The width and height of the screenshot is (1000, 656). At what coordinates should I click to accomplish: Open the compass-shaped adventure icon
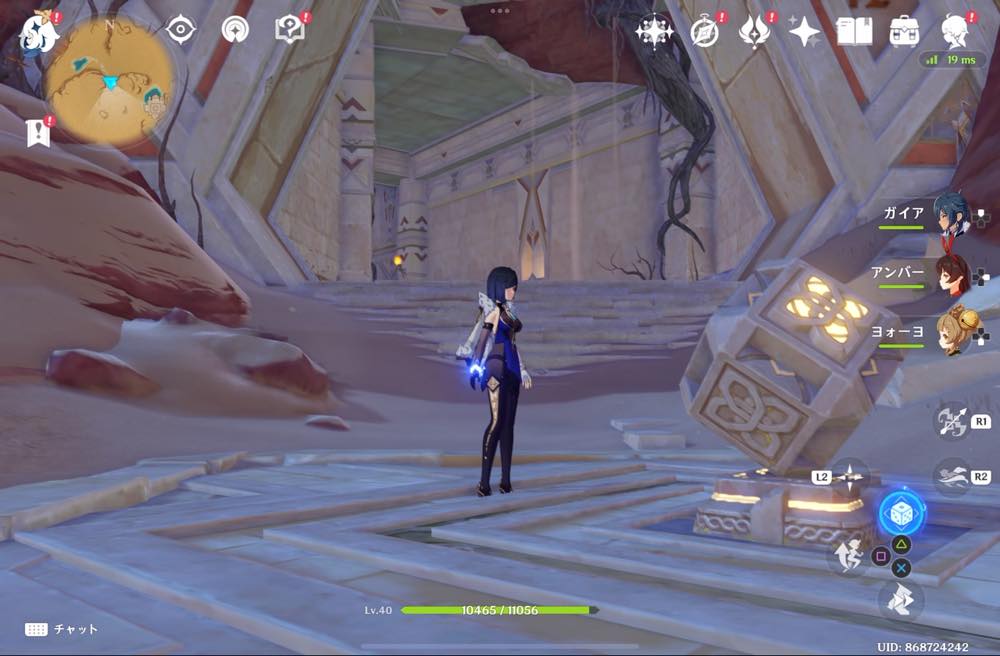click(705, 31)
